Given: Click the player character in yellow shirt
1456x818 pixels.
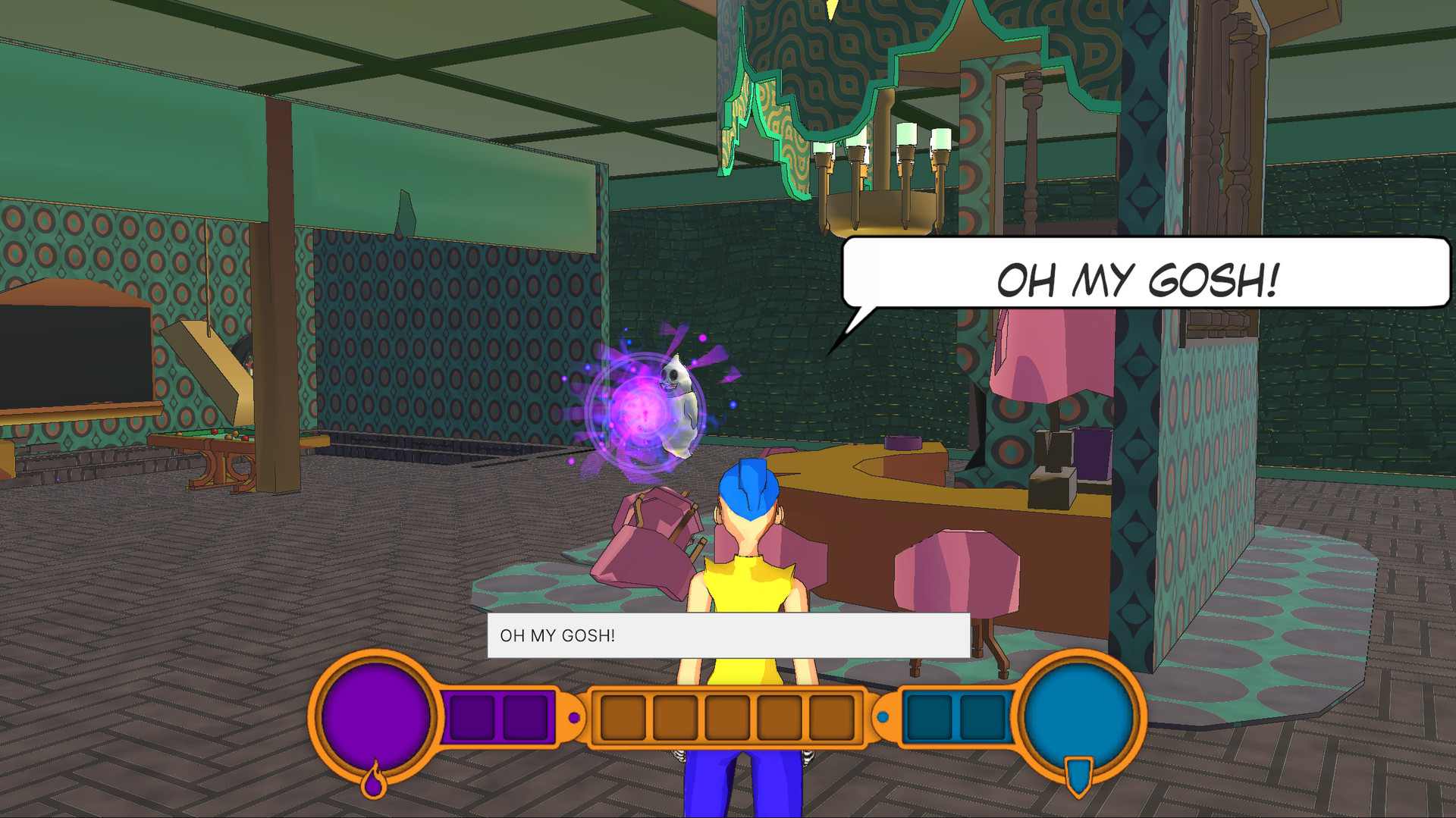Looking at the screenshot, I should click(x=747, y=584).
